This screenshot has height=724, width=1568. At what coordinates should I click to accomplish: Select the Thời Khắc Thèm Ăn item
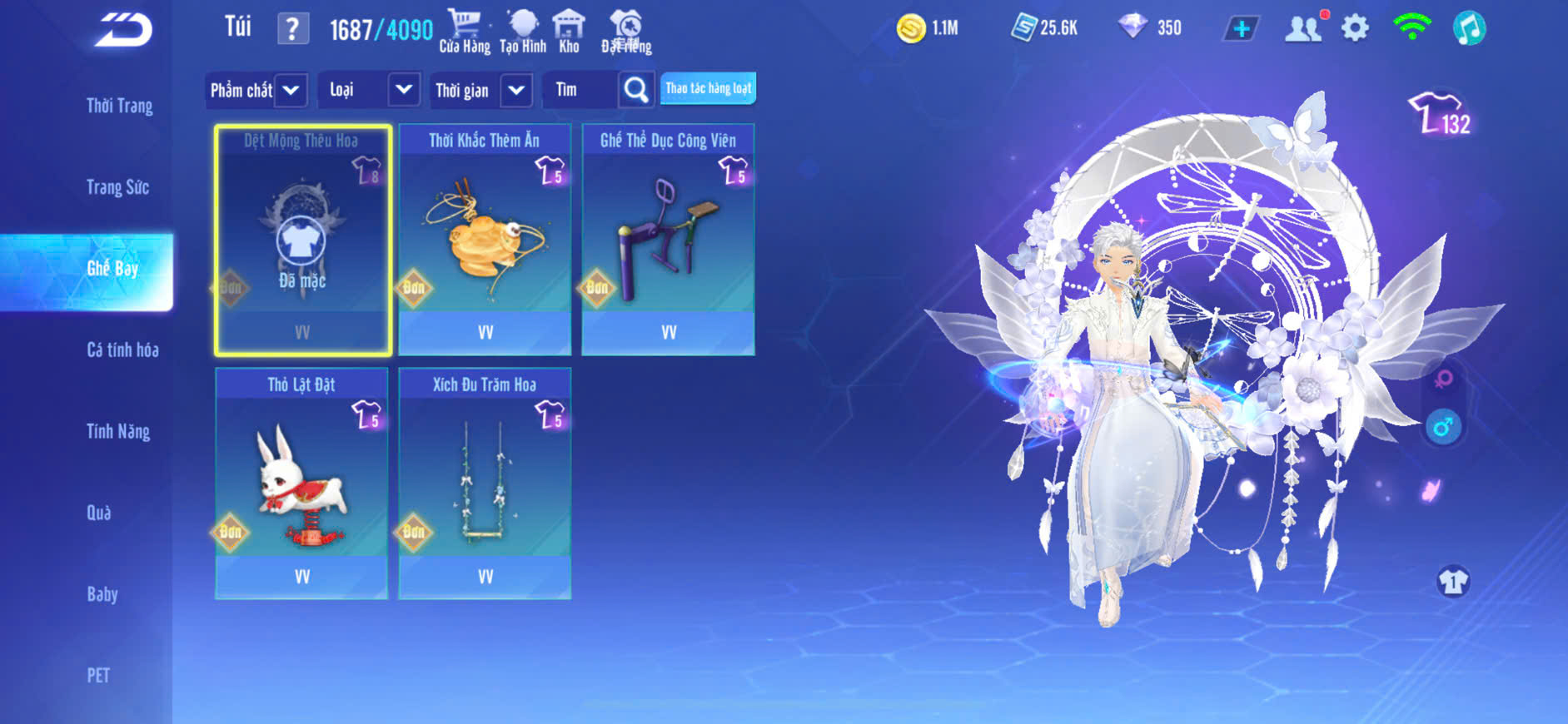(x=485, y=240)
